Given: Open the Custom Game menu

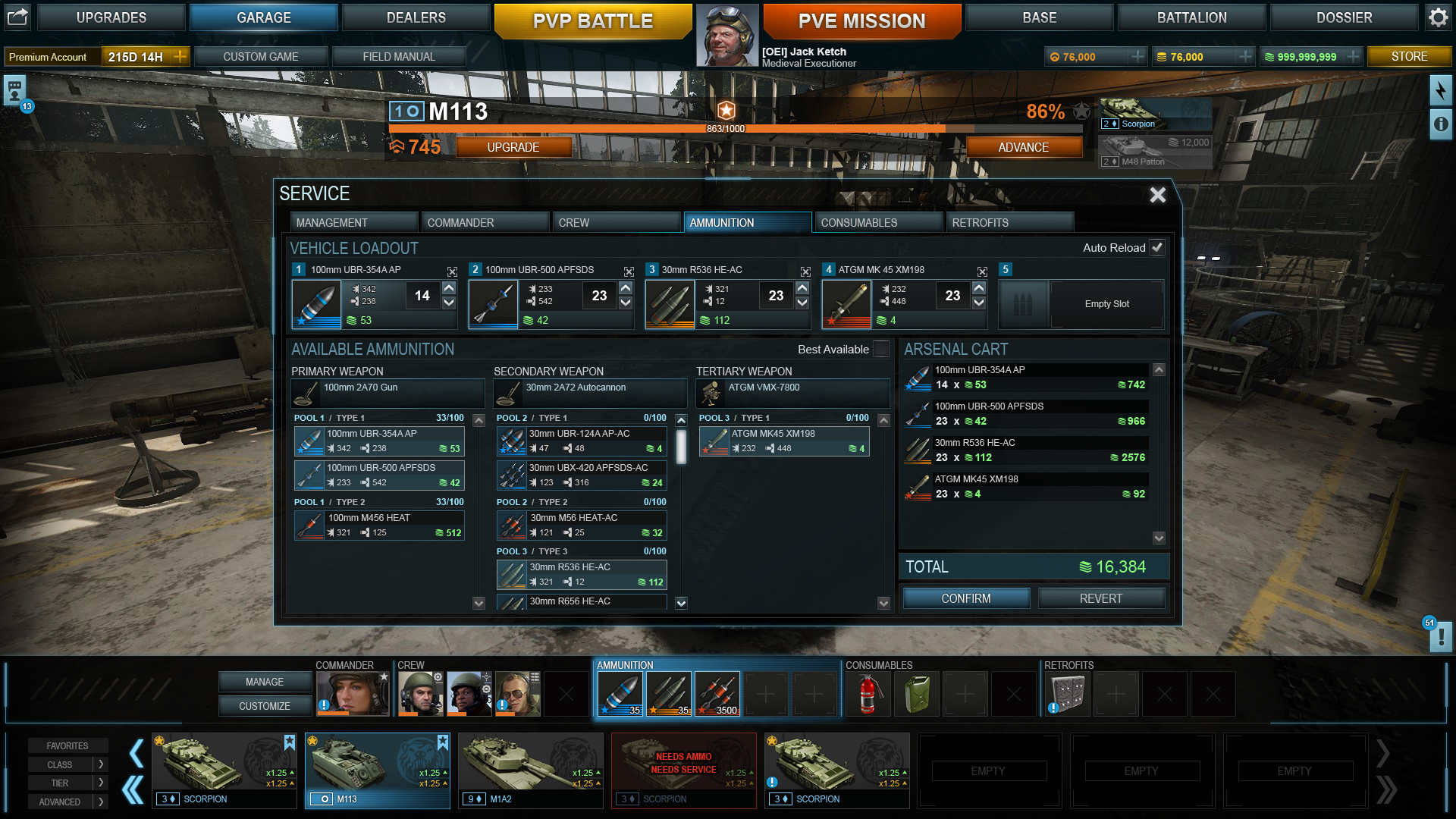Looking at the screenshot, I should (260, 56).
